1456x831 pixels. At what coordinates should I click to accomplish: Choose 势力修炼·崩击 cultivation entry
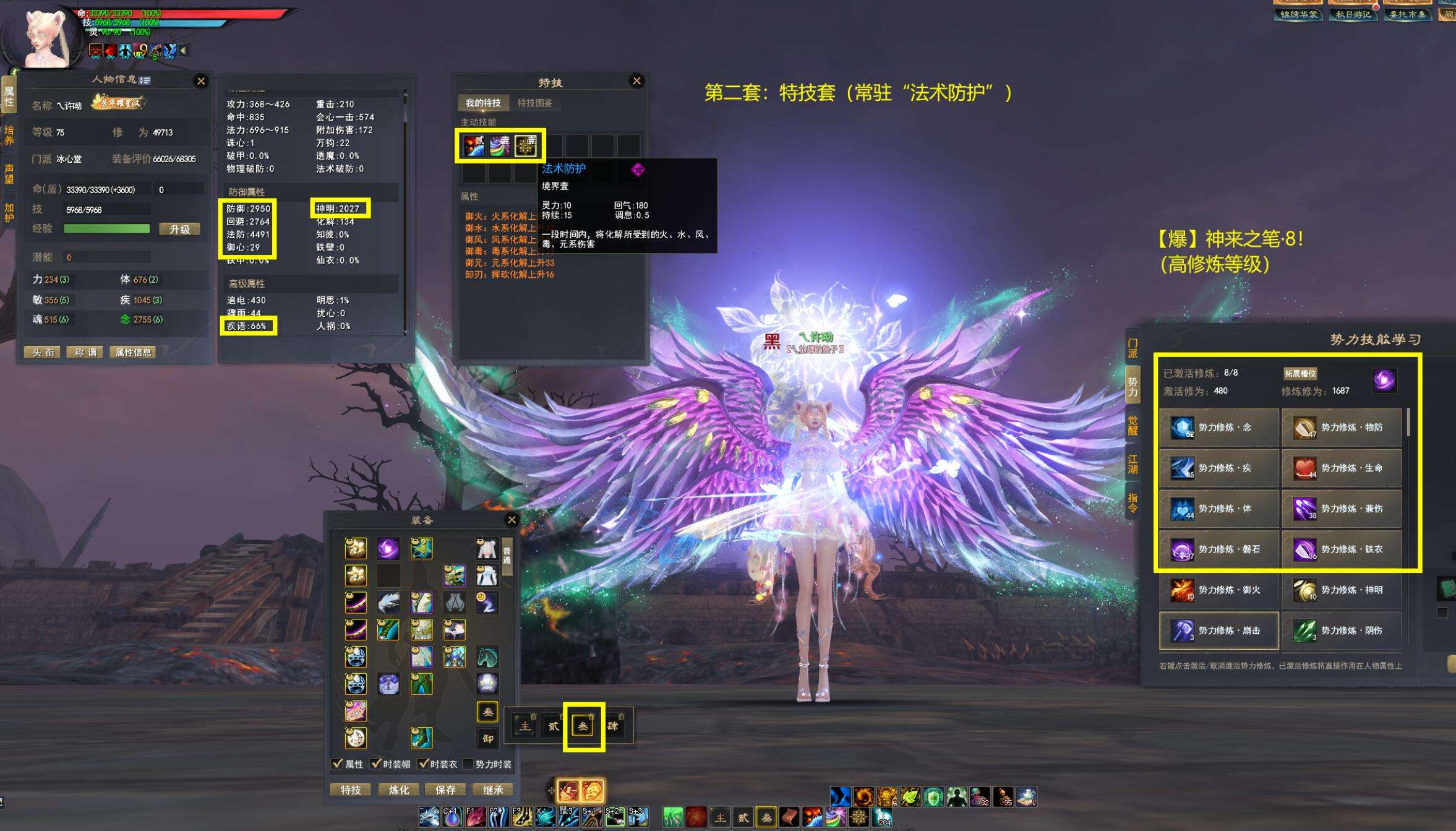[x=1218, y=631]
